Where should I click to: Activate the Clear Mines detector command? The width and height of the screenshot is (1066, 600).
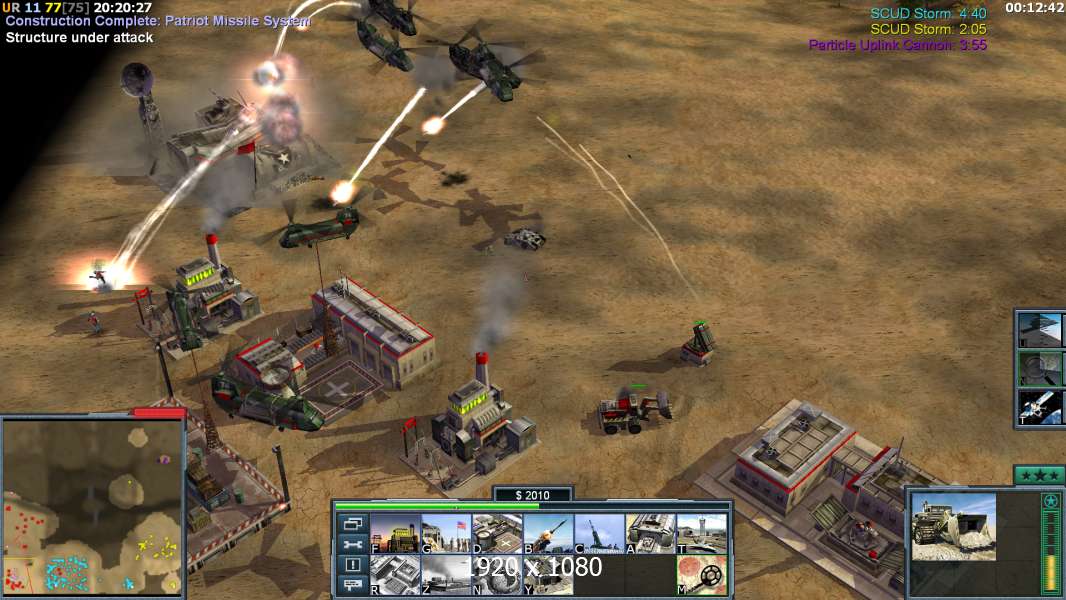(701, 575)
